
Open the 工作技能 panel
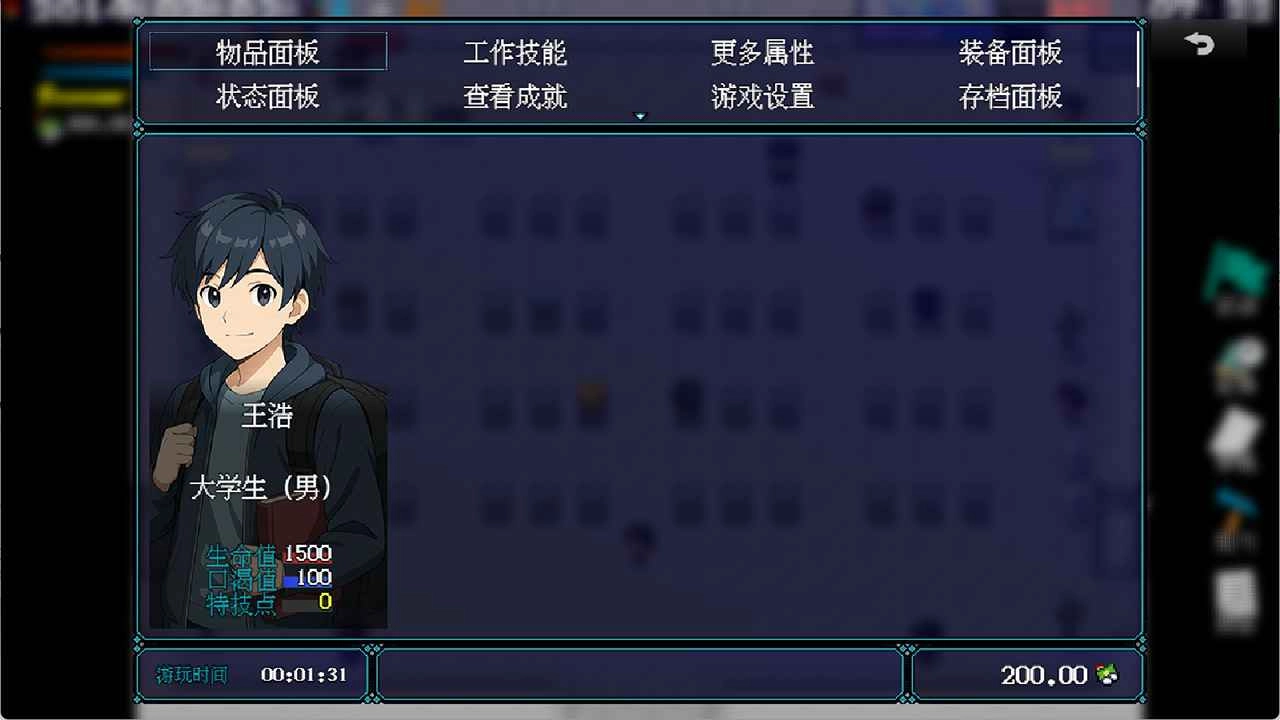[516, 53]
